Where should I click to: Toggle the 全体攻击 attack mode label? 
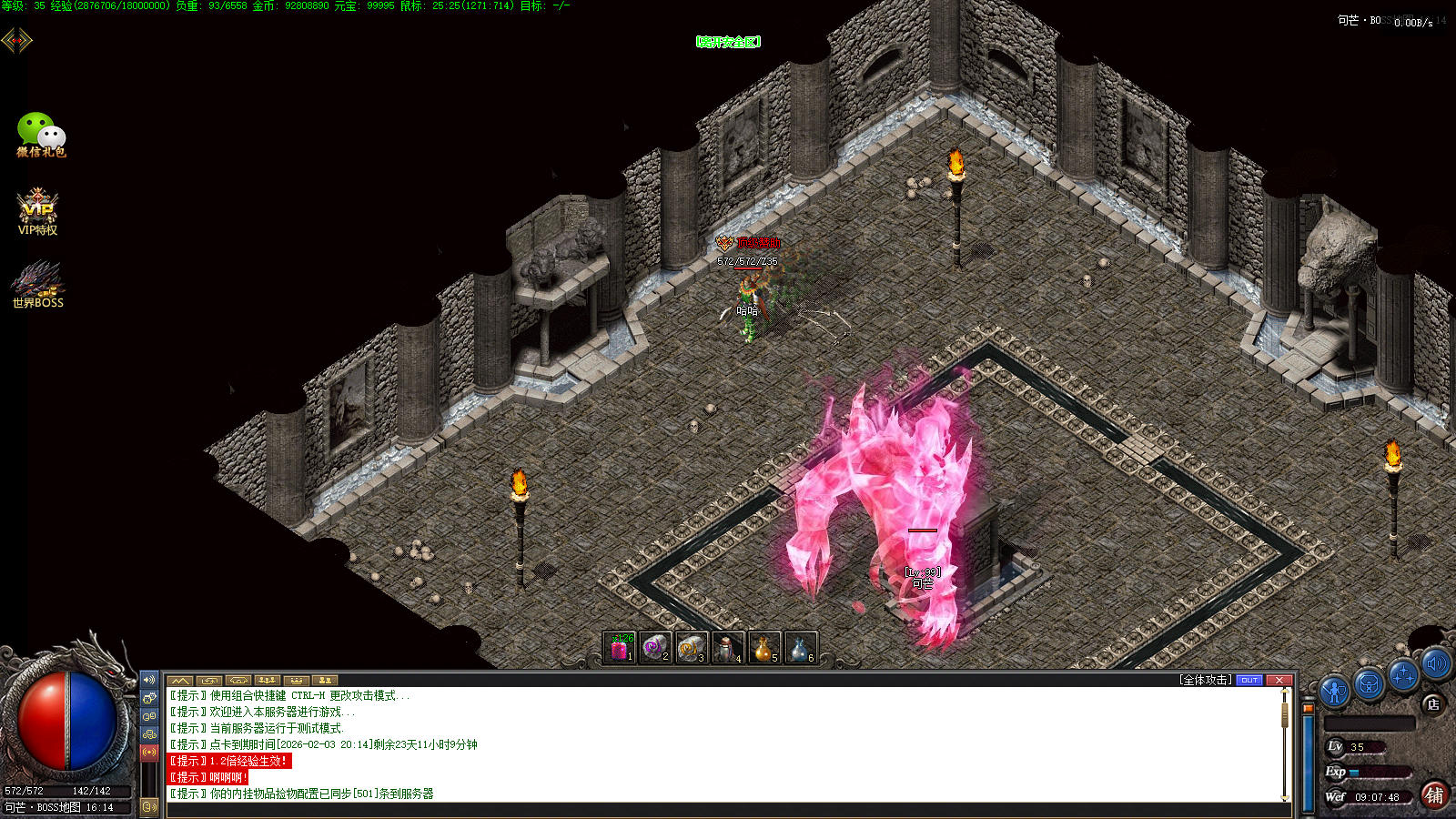1206,680
